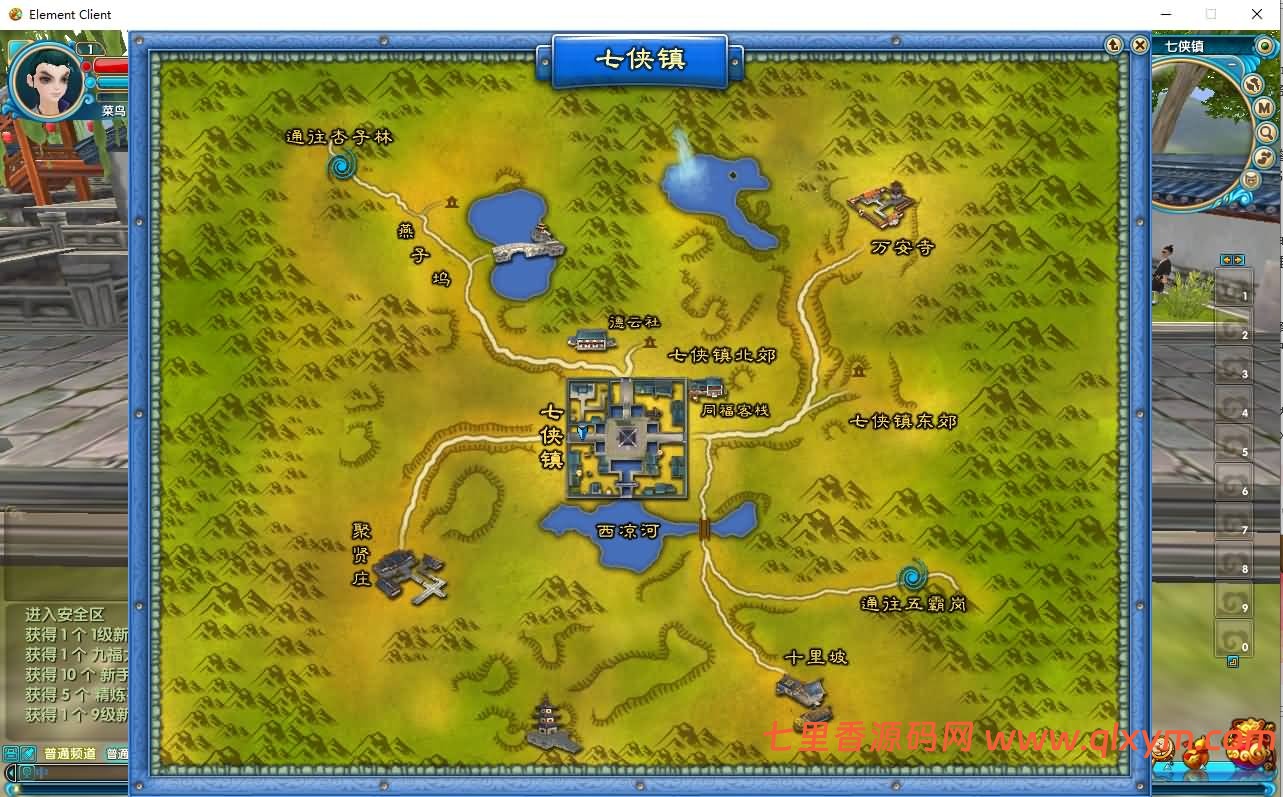Click the footprint auto-path icon on the minimap edge
Screen dimensions: 1283x797
point(1265,155)
